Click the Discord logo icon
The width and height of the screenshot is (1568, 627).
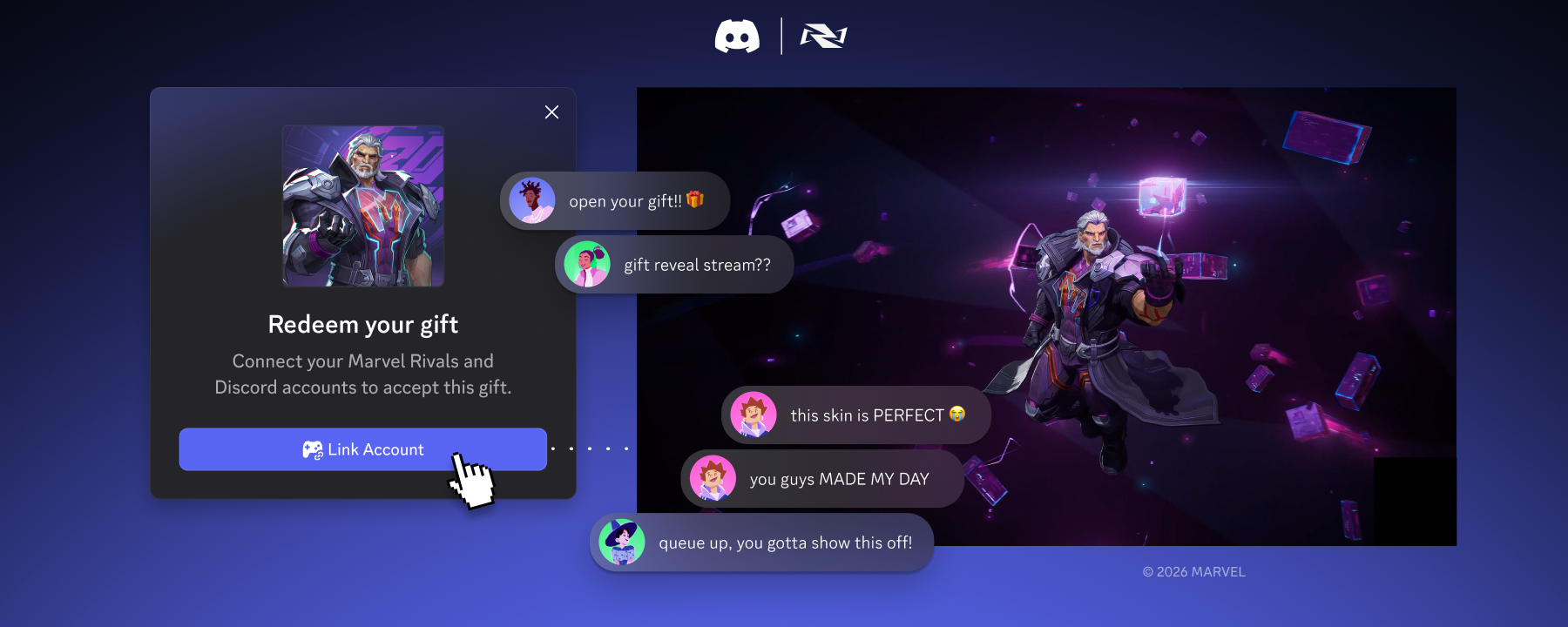(738, 37)
